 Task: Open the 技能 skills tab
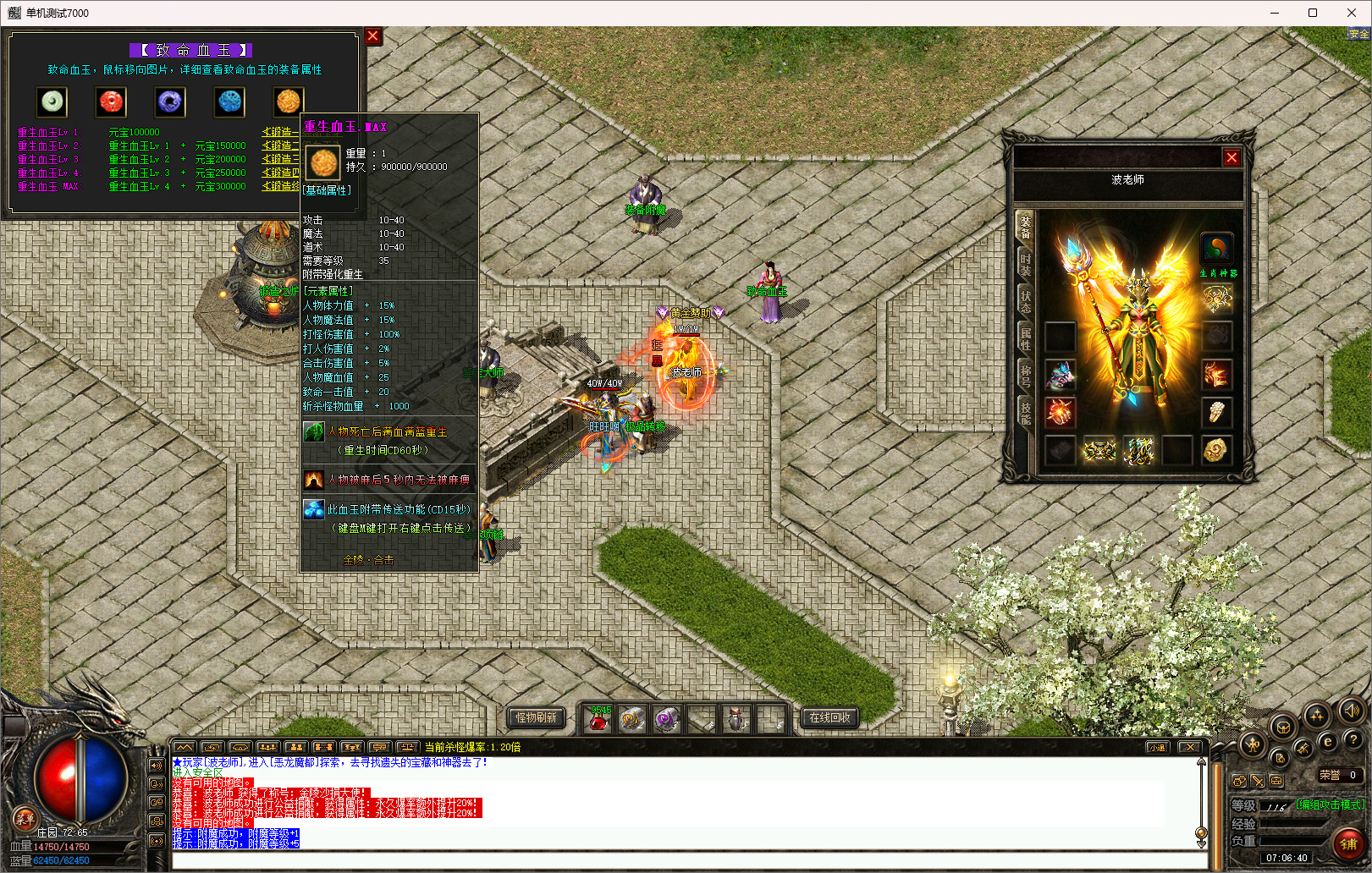pyautogui.click(x=1025, y=412)
